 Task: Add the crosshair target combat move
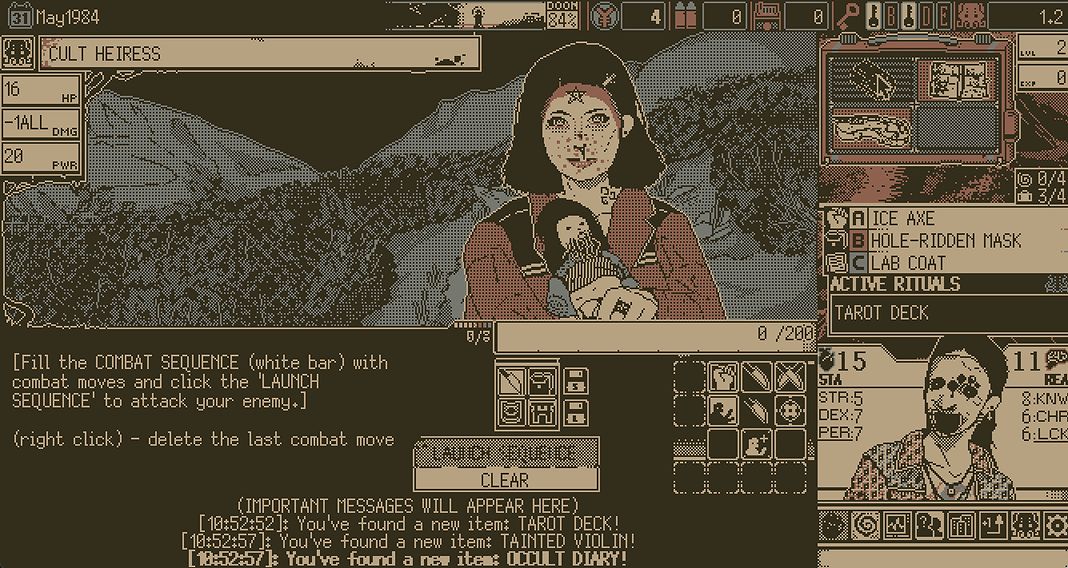[x=790, y=410]
